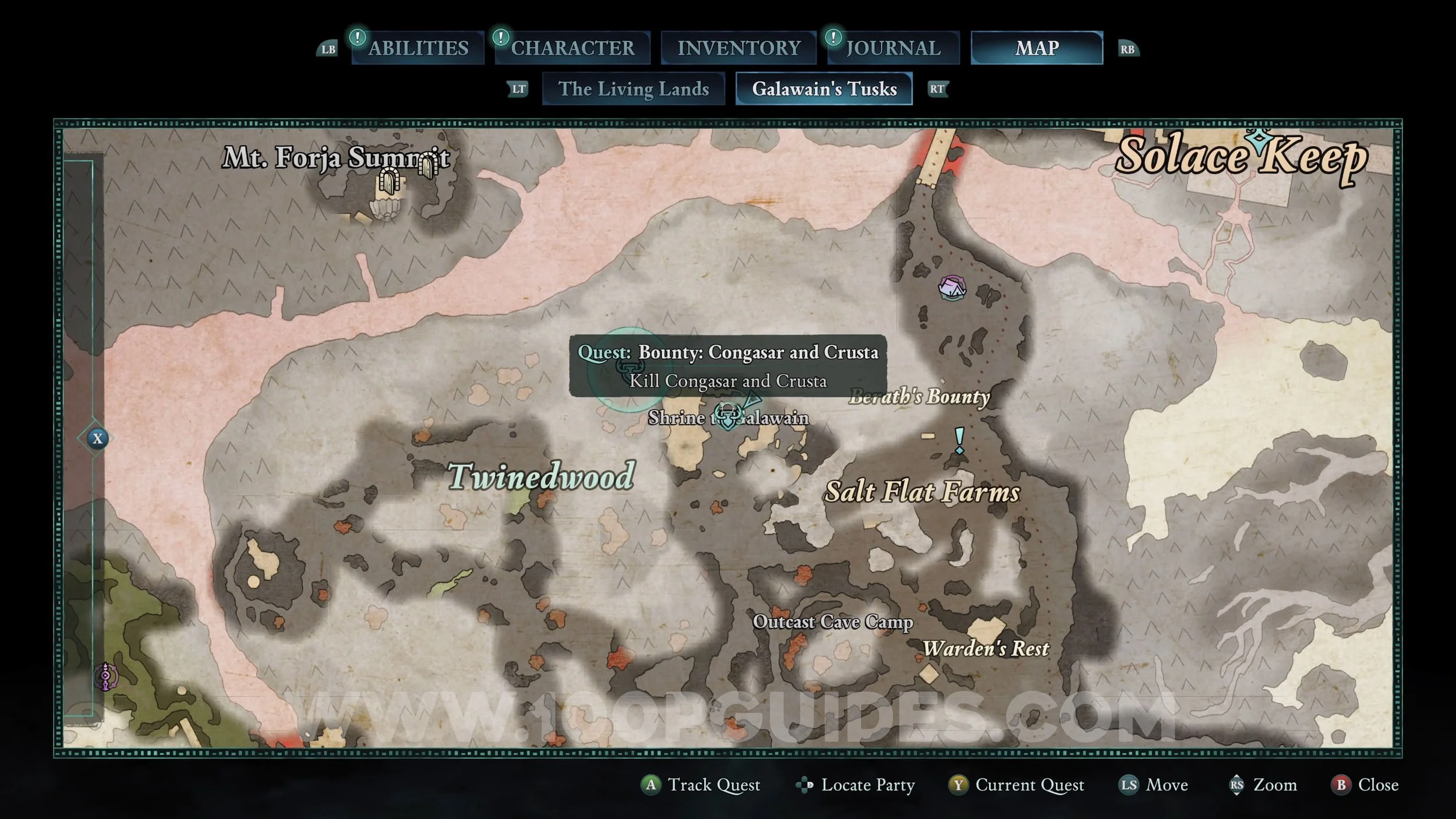The height and width of the screenshot is (819, 1456).
Task: Click the exclamation quest marker near Berath's Bounty
Action: [x=959, y=440]
